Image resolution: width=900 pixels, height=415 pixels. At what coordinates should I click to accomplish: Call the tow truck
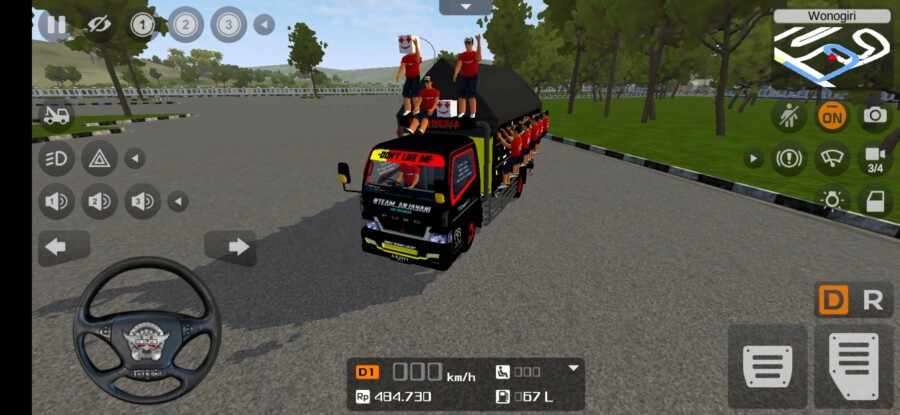tap(56, 116)
